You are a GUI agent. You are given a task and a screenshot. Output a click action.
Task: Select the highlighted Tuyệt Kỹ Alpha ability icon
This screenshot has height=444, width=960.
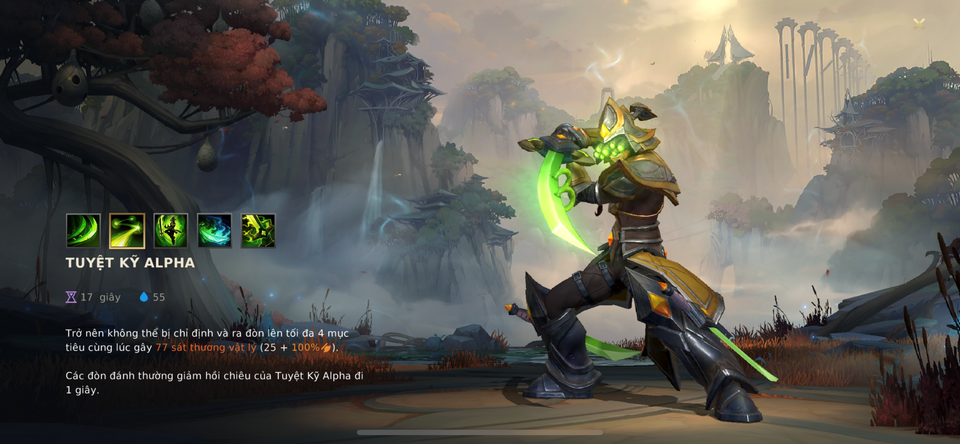[127, 231]
